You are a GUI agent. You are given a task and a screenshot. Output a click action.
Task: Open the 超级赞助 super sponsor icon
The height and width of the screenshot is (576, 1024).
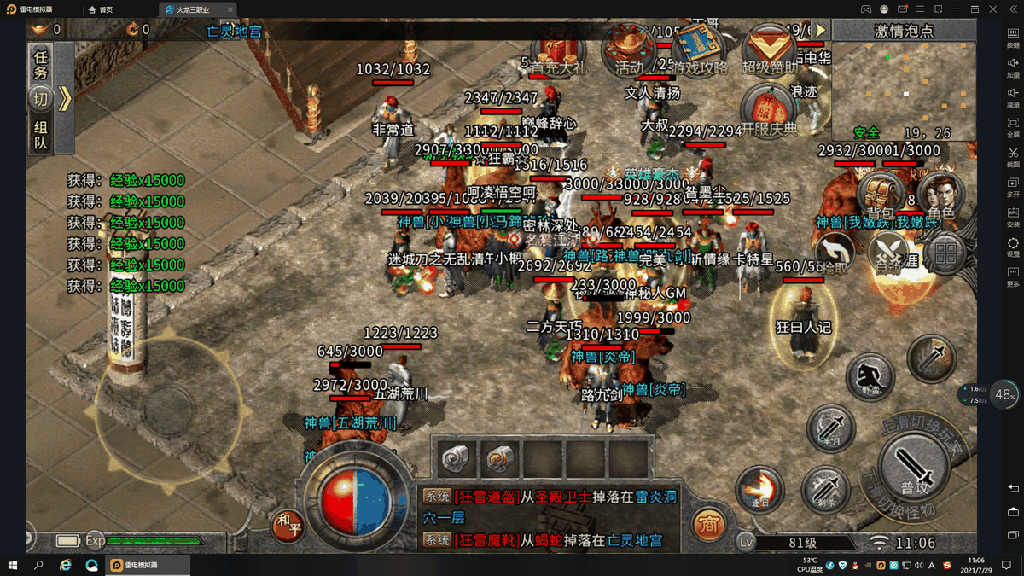pyautogui.click(x=768, y=50)
